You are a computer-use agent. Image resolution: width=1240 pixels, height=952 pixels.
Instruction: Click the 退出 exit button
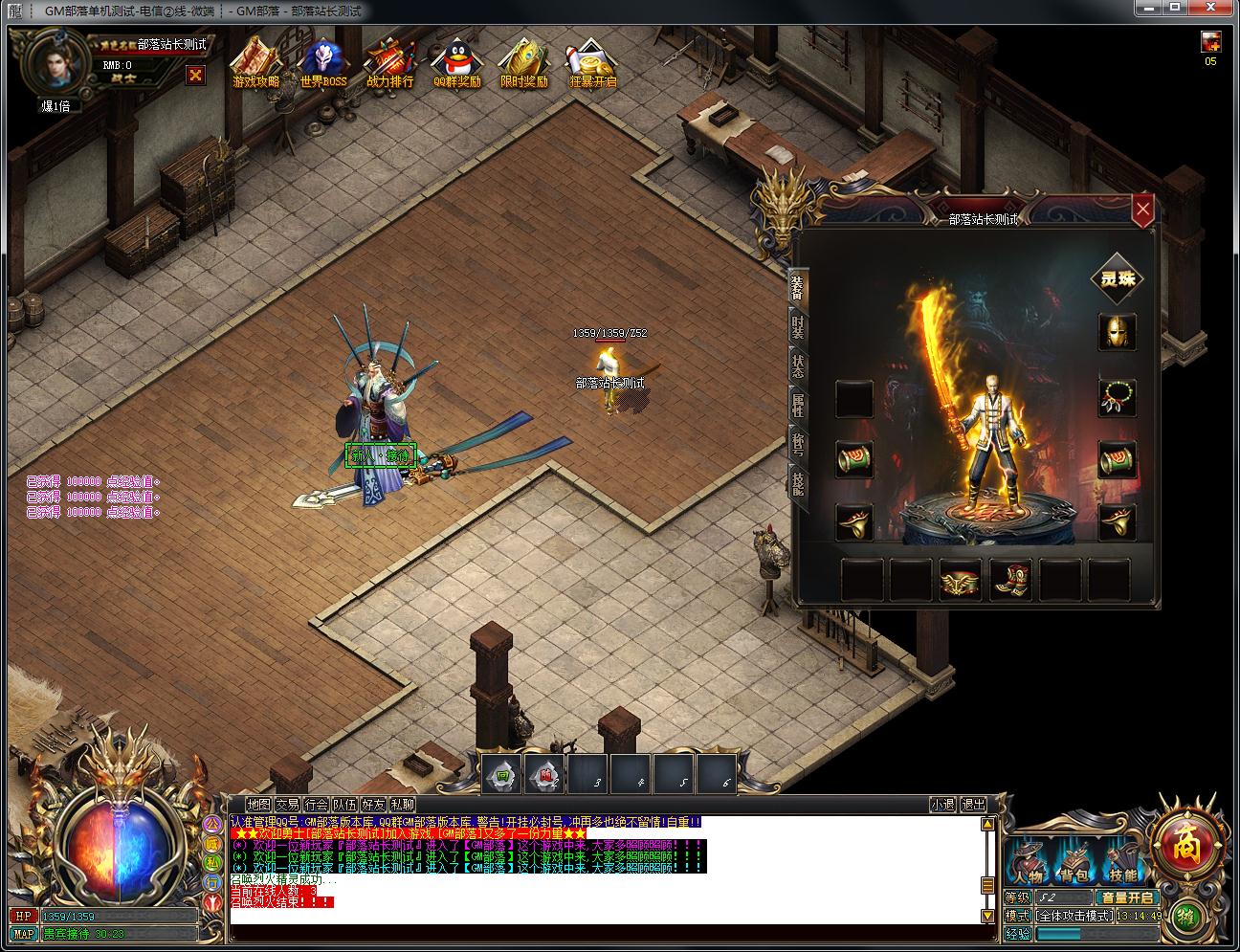pos(973,805)
